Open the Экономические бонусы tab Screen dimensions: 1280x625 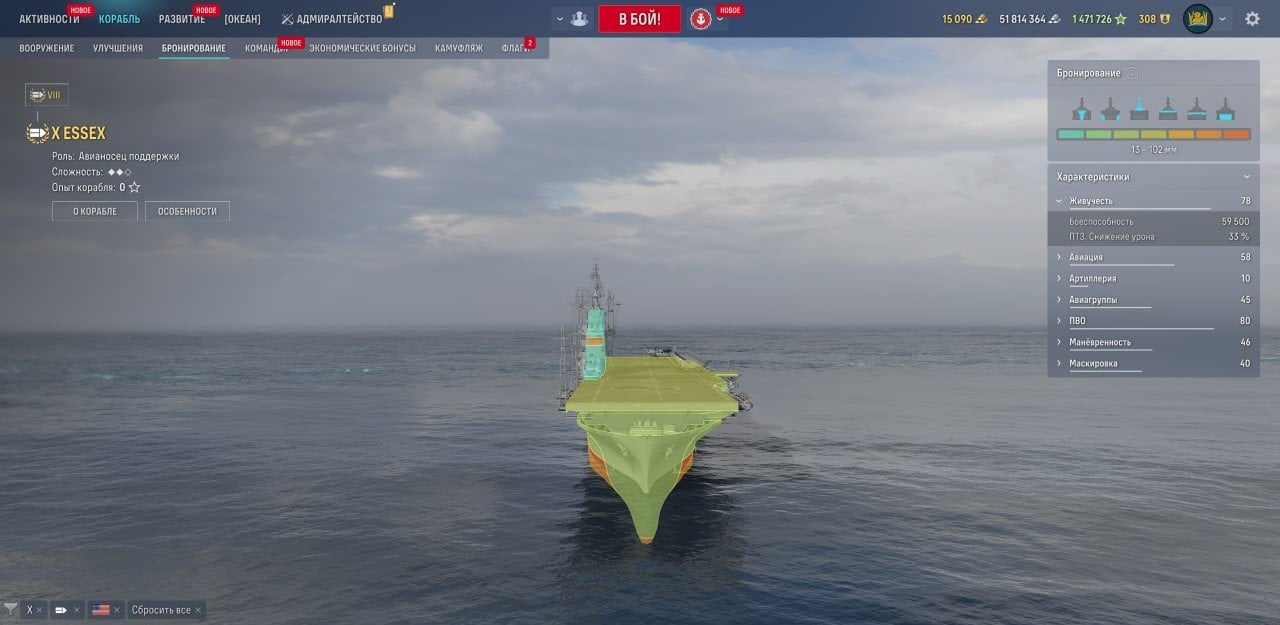point(362,48)
